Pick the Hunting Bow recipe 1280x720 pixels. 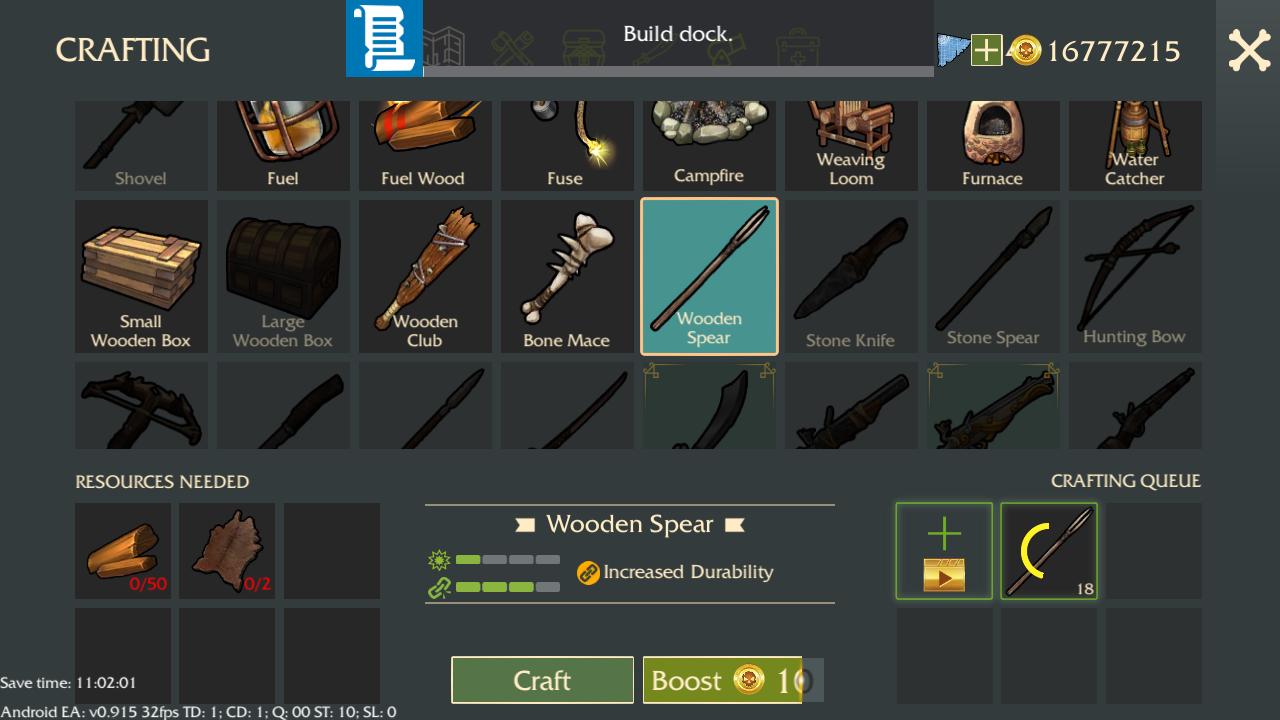1135,276
